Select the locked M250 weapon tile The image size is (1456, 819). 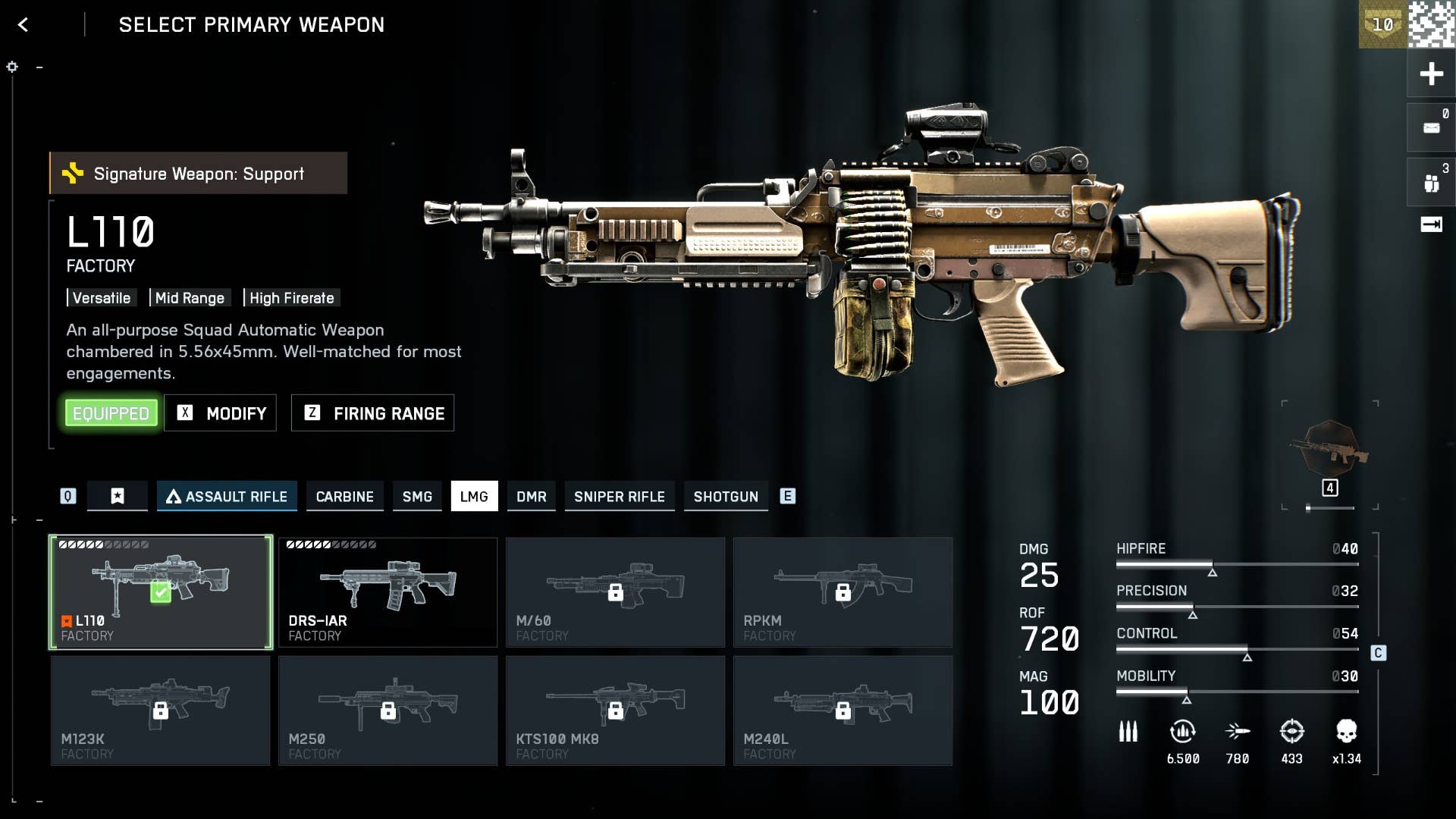coord(388,711)
